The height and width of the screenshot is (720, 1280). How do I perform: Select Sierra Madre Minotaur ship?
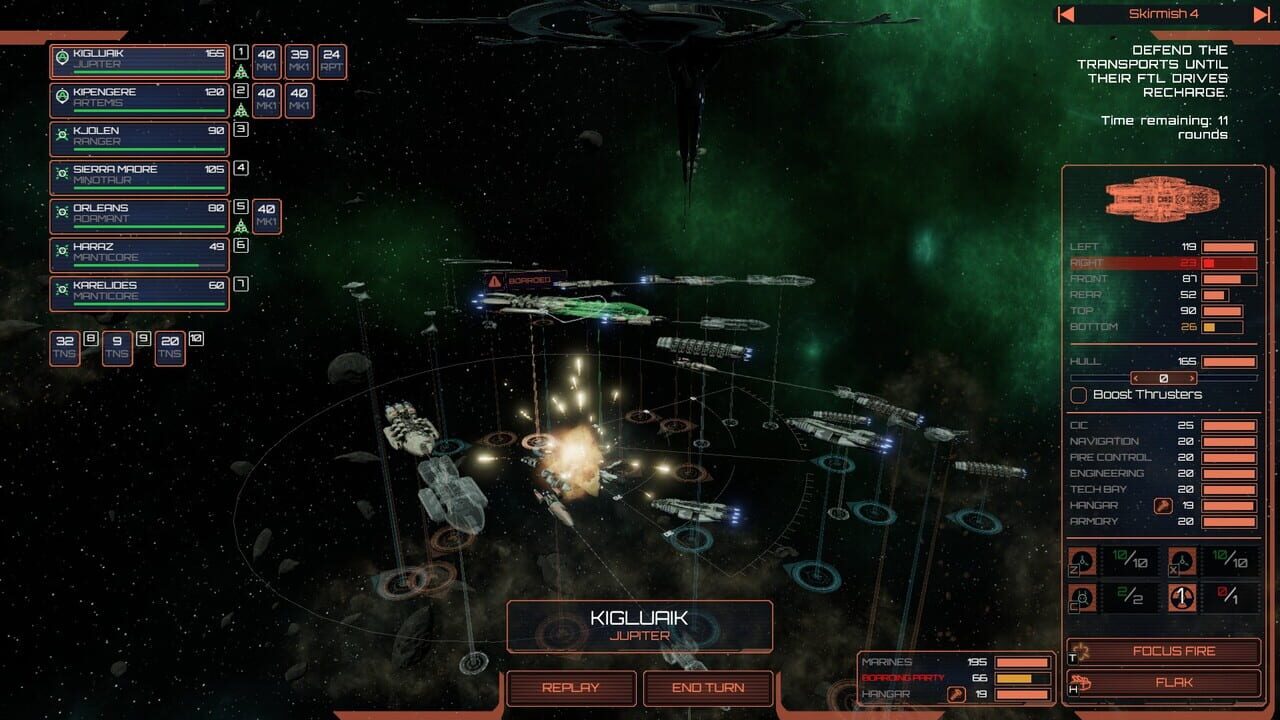click(140, 176)
